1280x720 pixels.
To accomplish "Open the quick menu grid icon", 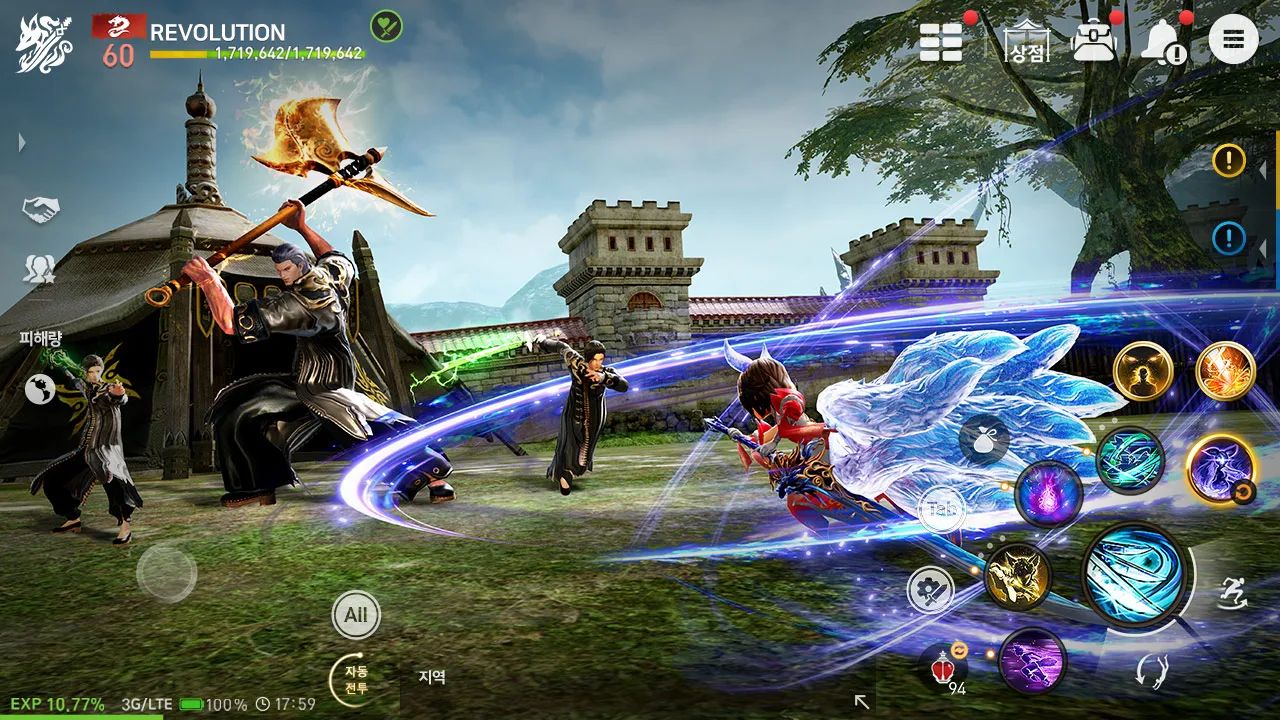I will 940,40.
